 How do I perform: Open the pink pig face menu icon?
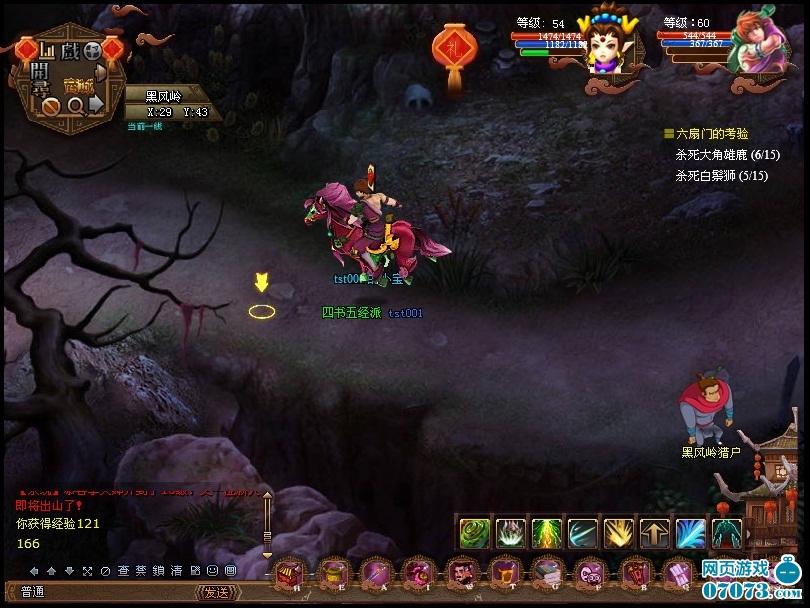(588, 574)
